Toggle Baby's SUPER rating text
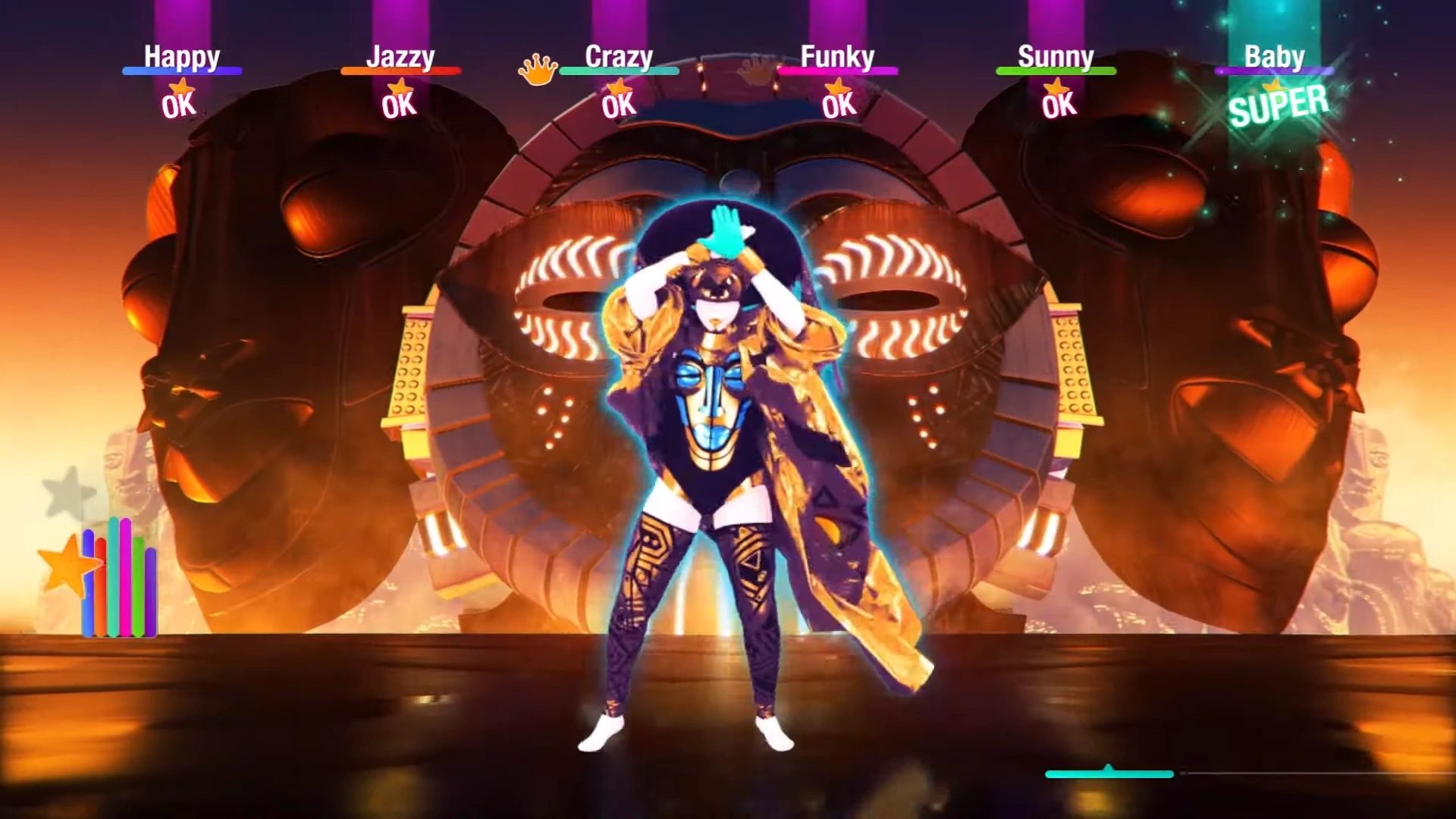Viewport: 1456px width, 819px height. [1278, 110]
